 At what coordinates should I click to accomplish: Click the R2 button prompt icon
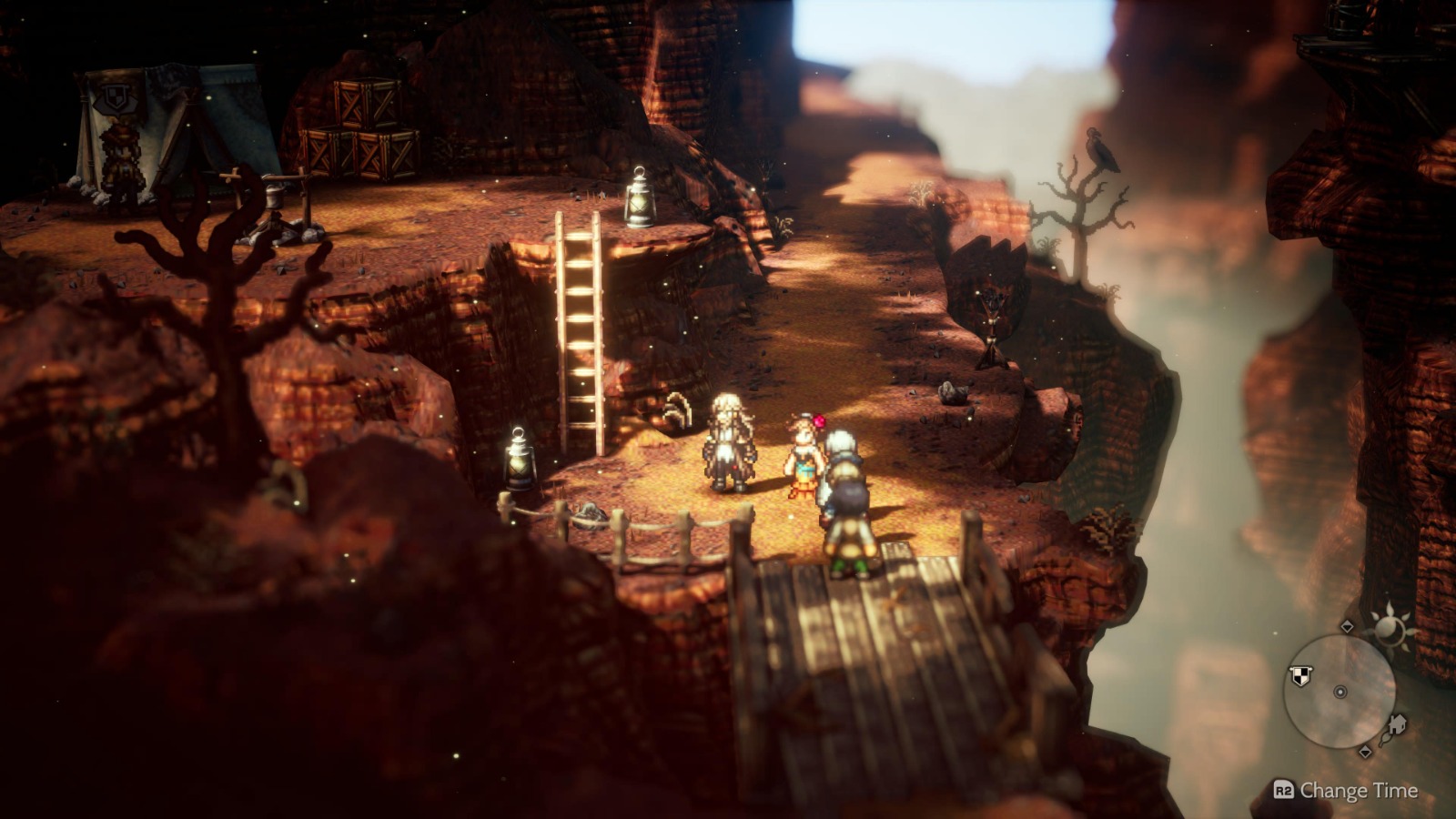tap(1284, 788)
